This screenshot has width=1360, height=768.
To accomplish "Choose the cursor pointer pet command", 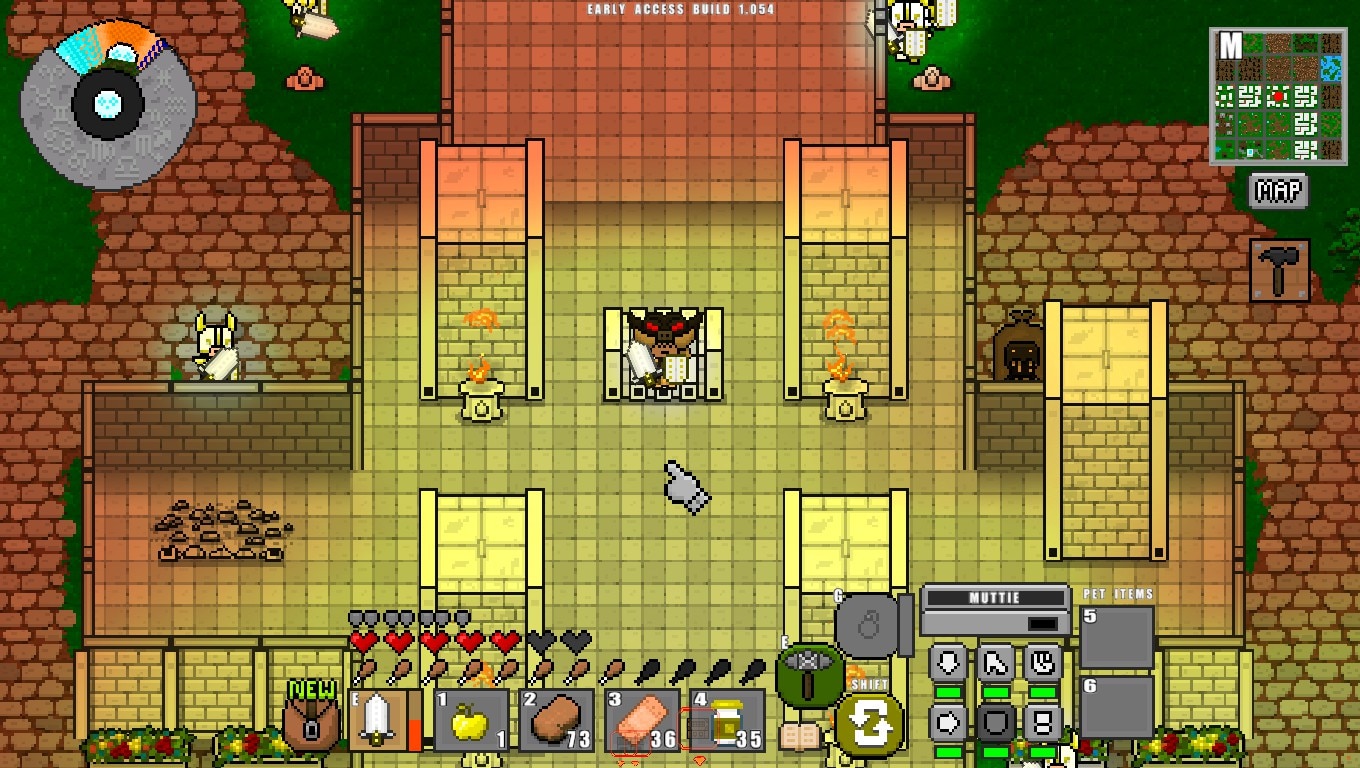I will click(x=995, y=663).
